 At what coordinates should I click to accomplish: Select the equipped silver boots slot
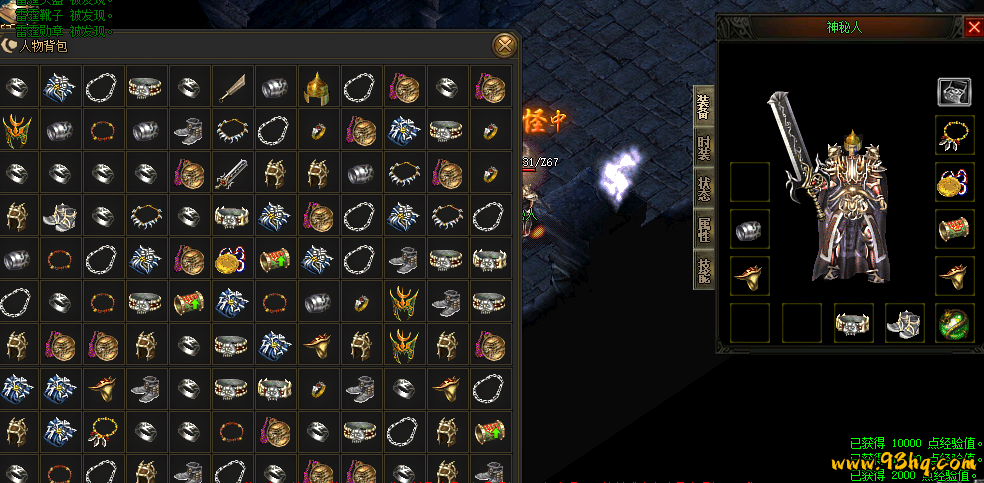[905, 323]
